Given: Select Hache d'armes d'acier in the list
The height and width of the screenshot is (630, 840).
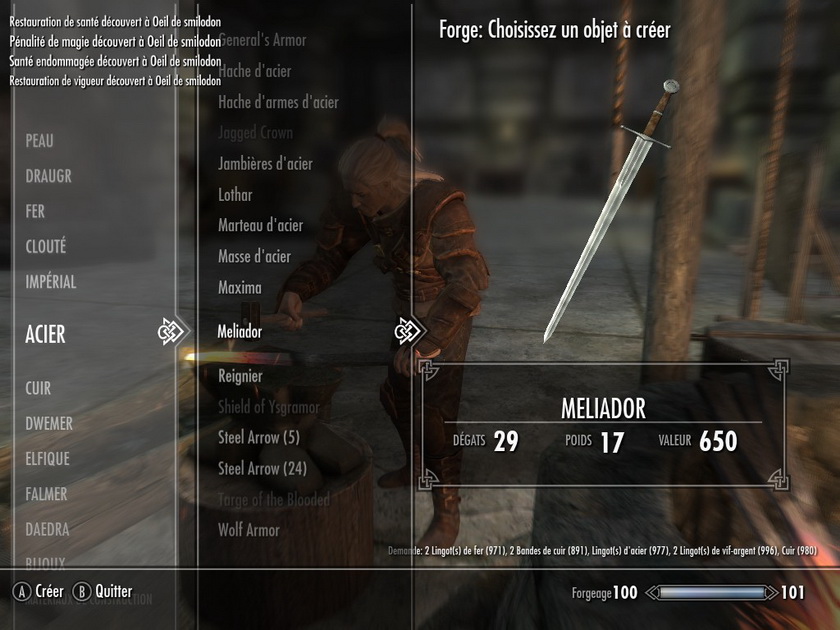Looking at the screenshot, I should (278, 102).
